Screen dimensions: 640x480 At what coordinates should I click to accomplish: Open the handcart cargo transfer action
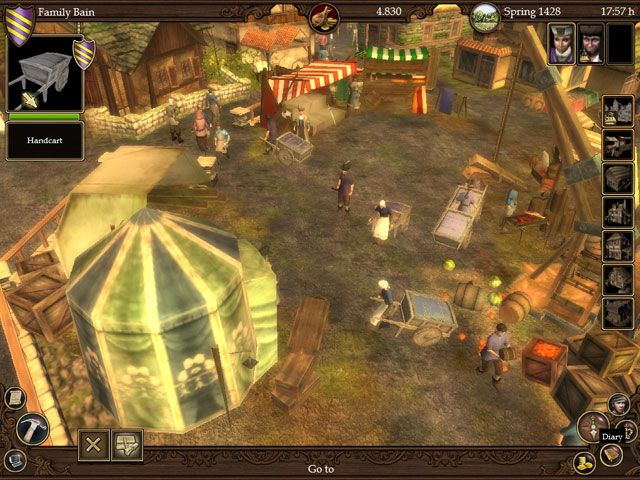click(127, 445)
